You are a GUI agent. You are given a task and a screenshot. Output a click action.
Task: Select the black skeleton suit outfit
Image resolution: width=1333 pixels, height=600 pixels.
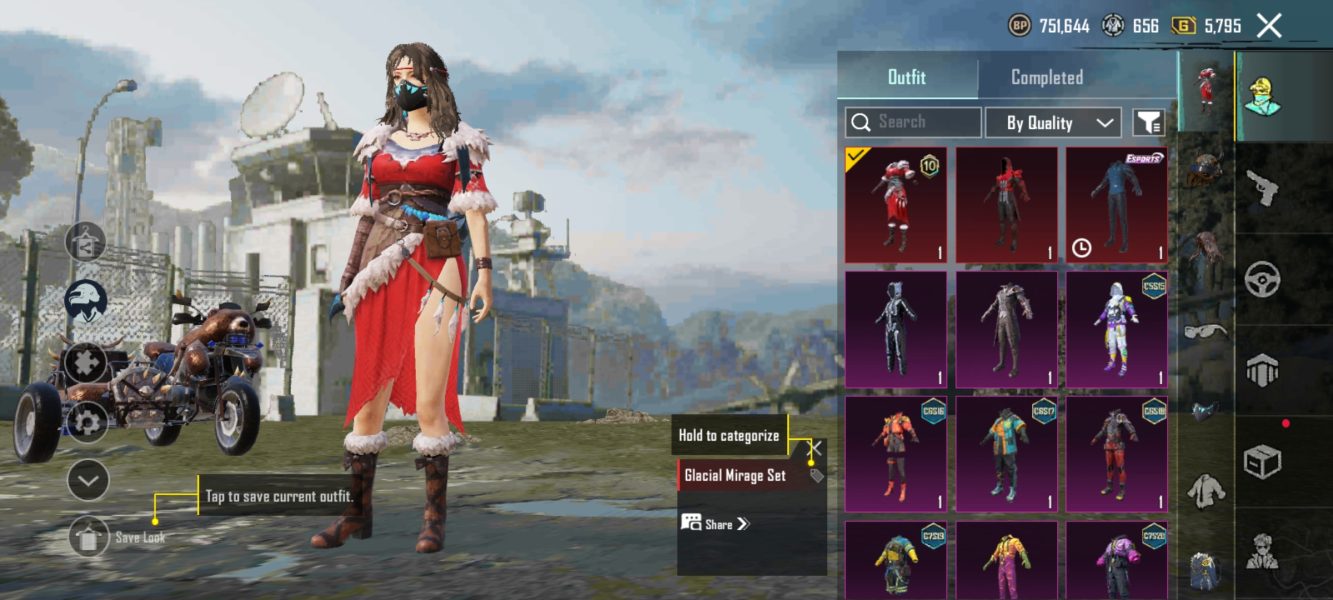coord(895,328)
